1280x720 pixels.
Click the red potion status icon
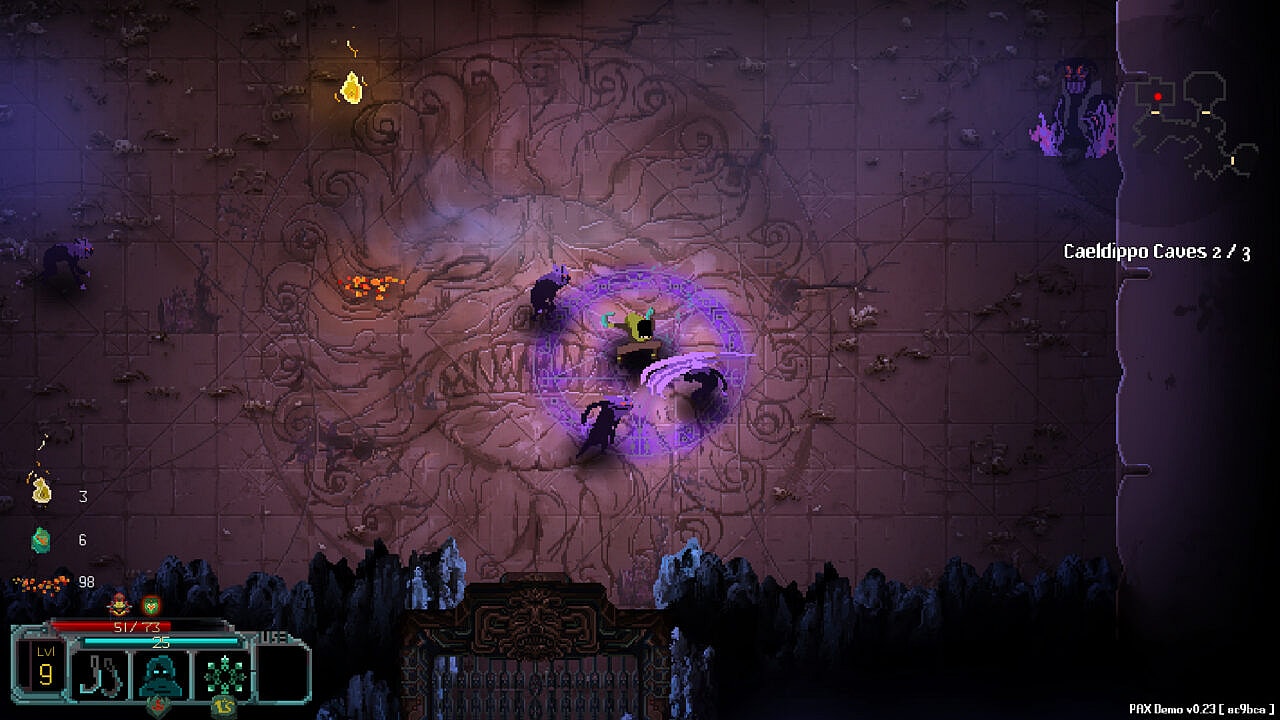coord(120,604)
